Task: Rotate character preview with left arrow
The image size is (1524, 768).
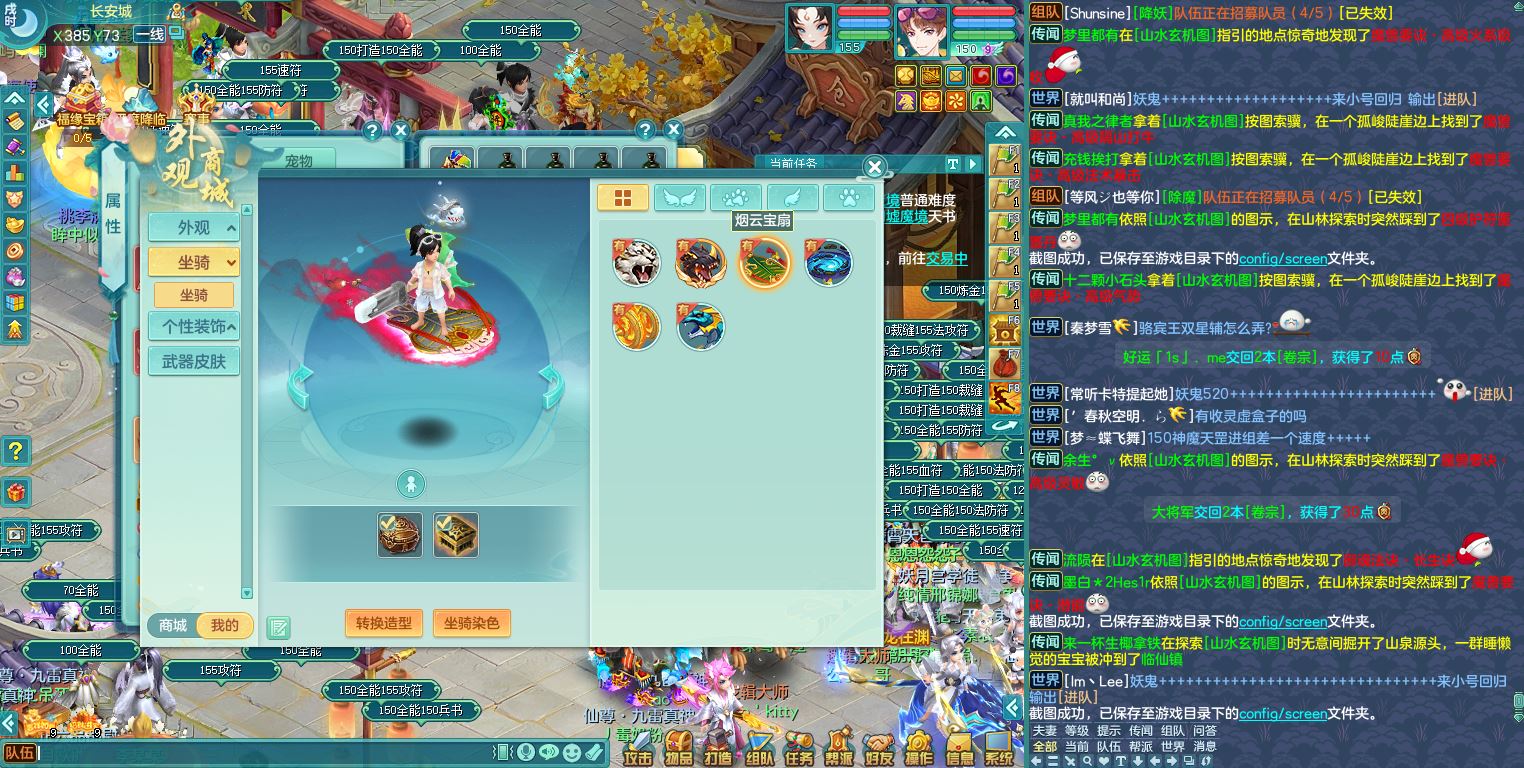Action: click(x=301, y=387)
